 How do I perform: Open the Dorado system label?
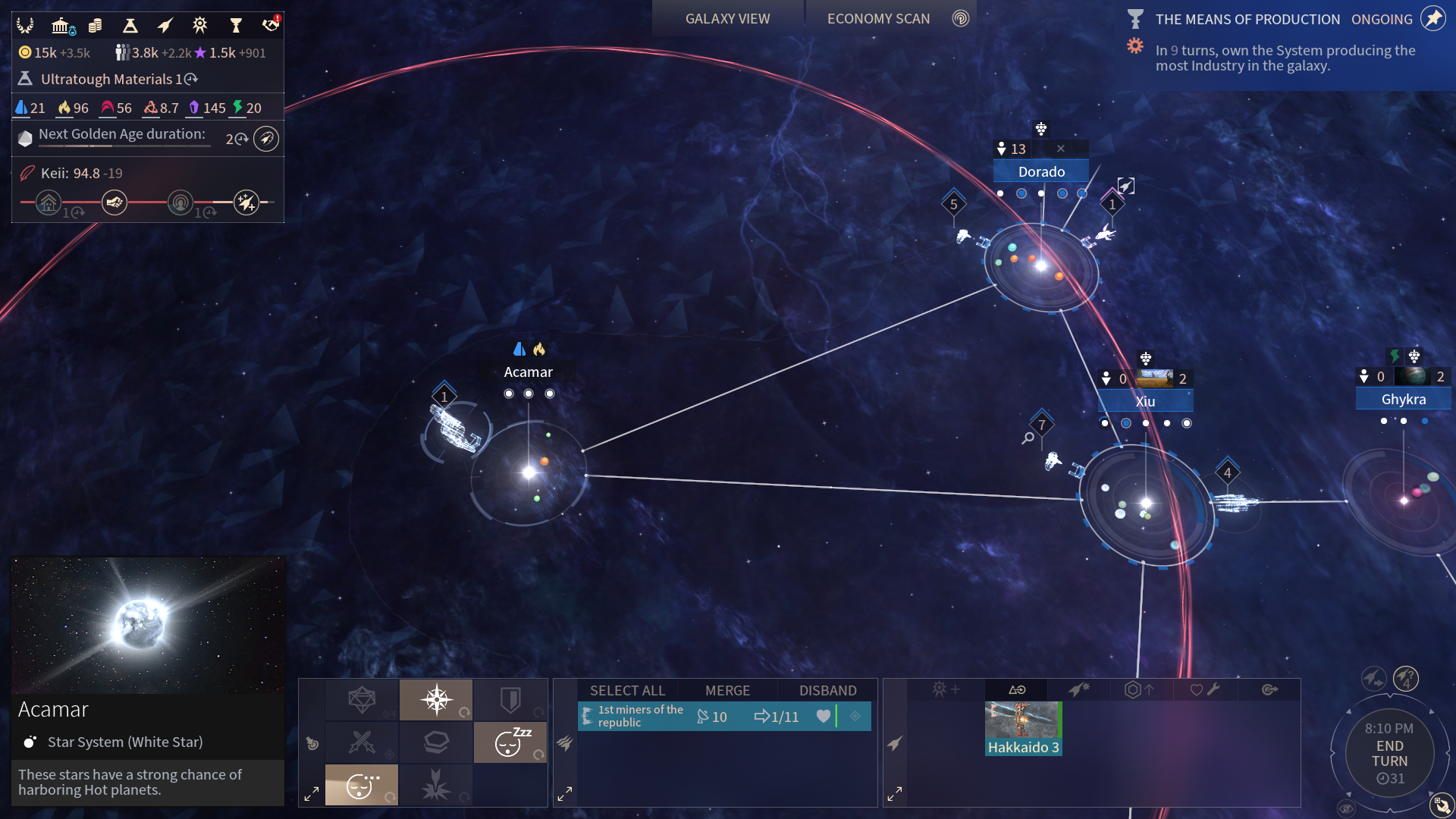(1041, 172)
